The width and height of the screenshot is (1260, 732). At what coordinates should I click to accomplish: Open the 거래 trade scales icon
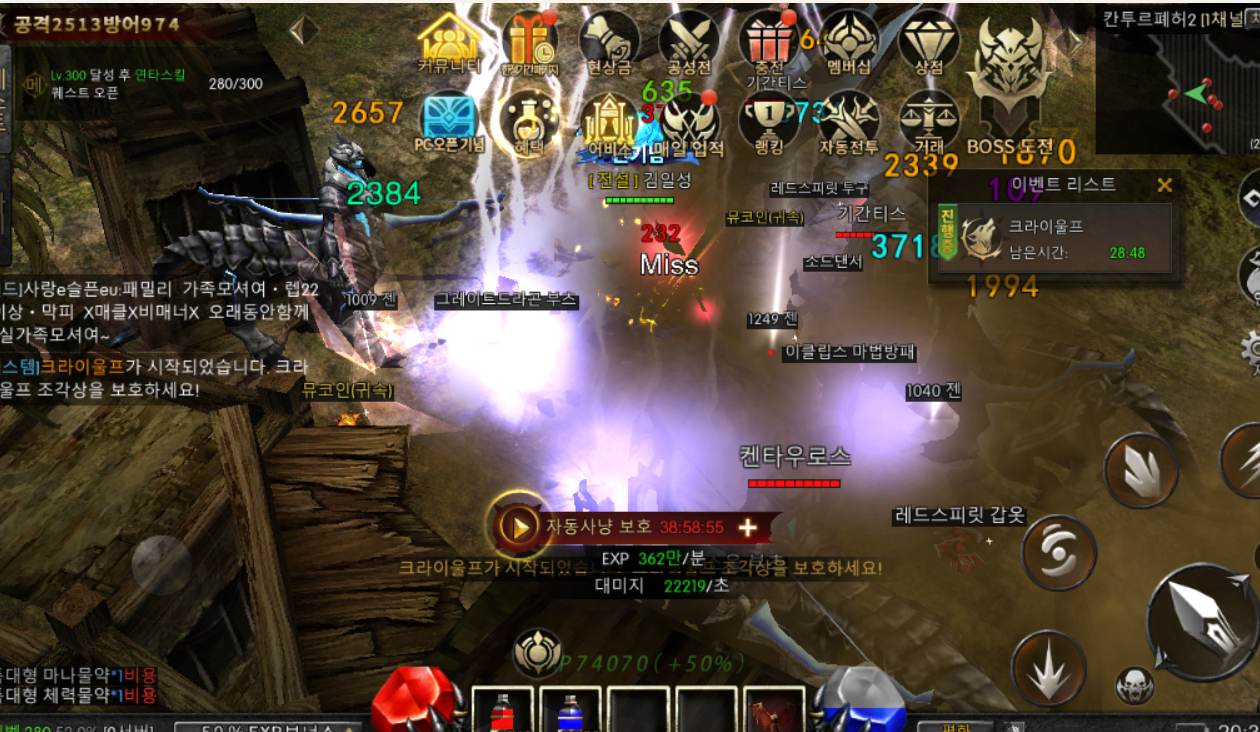(x=929, y=120)
